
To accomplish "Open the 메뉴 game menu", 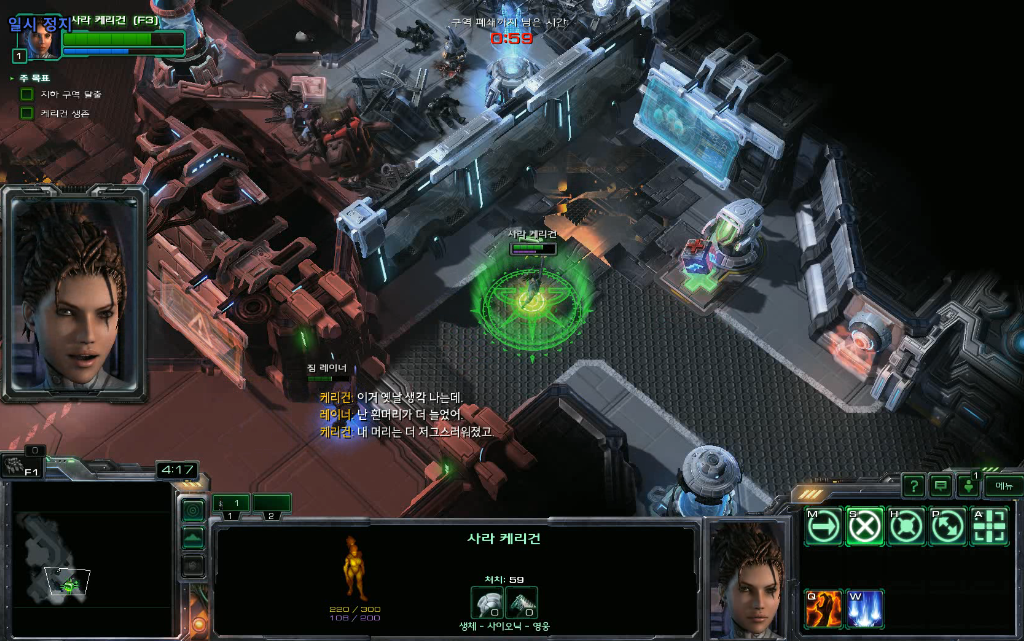I will coord(1003,486).
